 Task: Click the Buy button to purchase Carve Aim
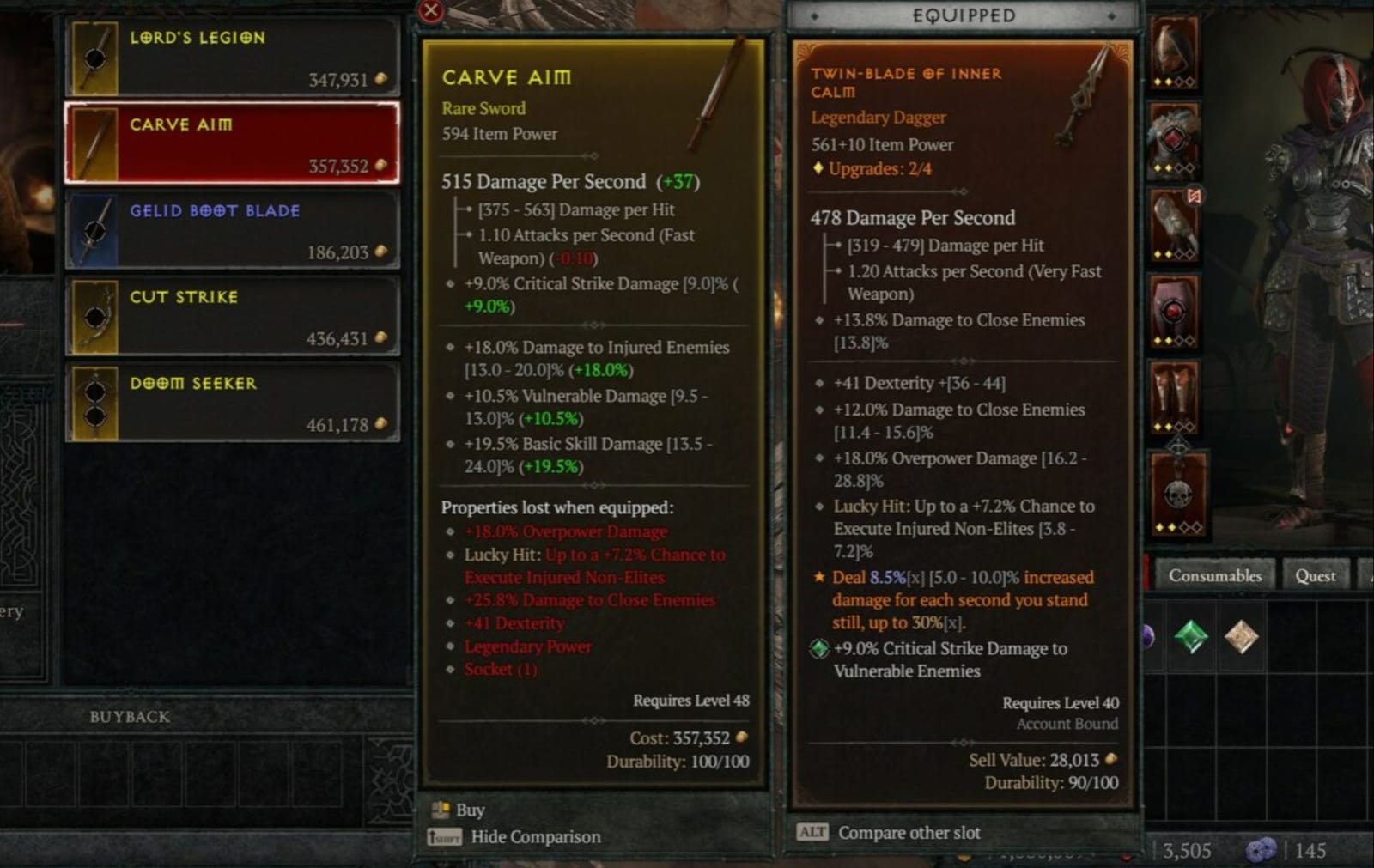469,809
